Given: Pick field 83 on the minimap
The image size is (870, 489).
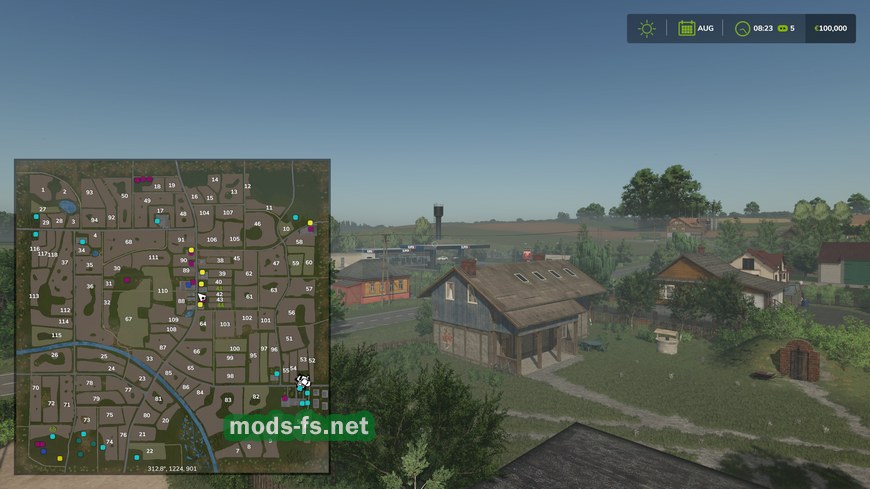Looking at the screenshot, I should click(229, 399).
